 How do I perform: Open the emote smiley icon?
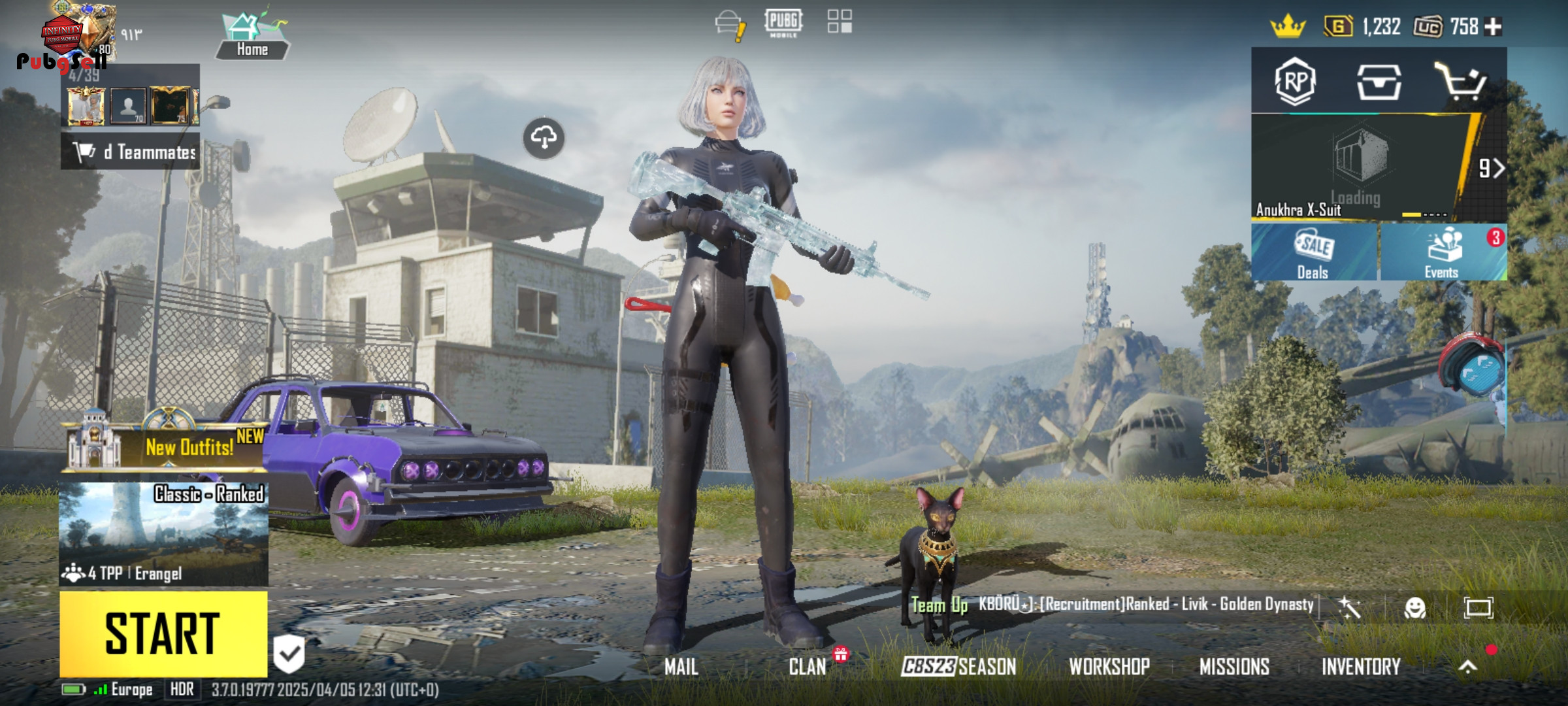pos(1414,609)
